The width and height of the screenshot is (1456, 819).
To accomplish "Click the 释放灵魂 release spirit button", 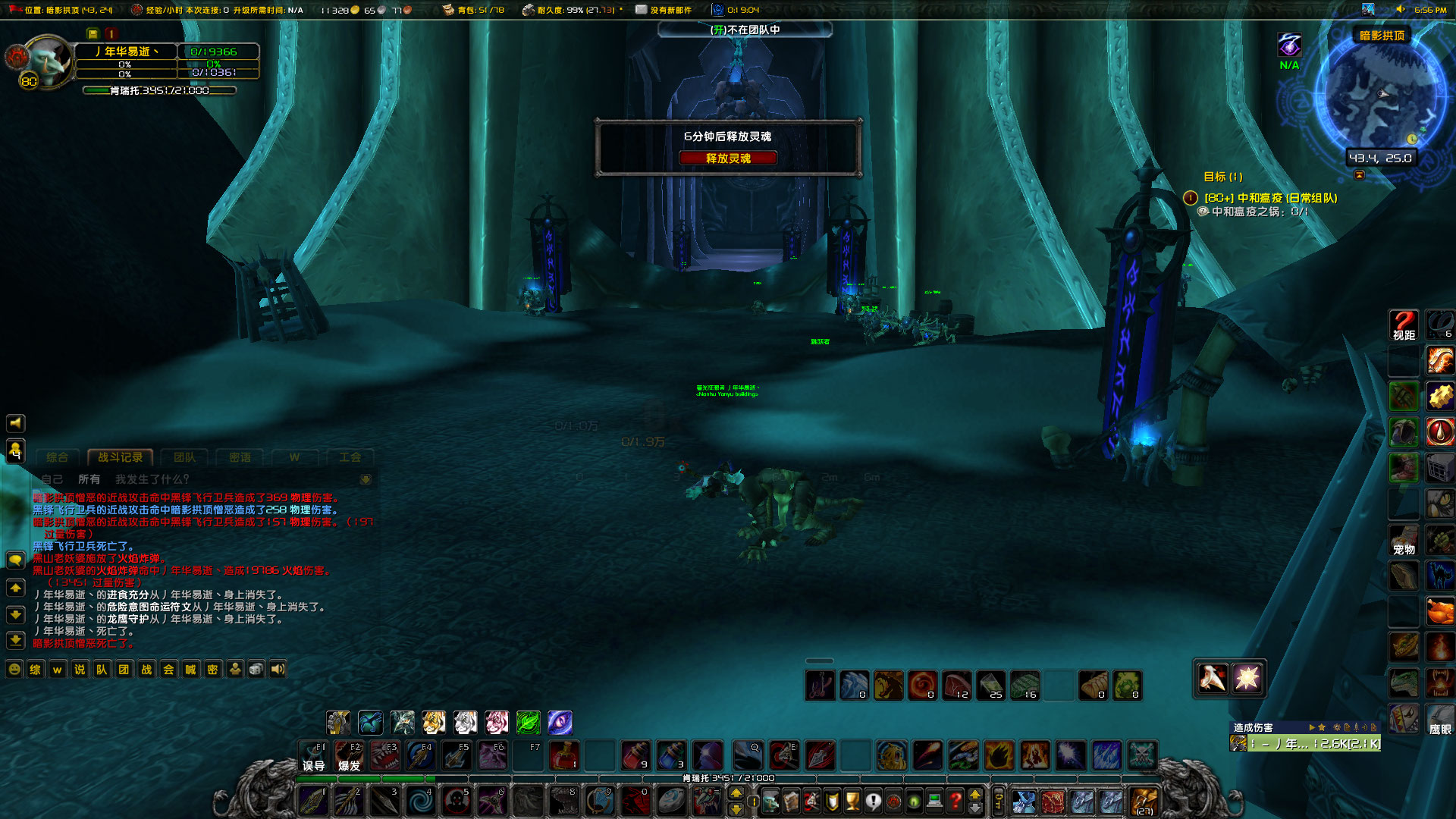I will point(728,158).
